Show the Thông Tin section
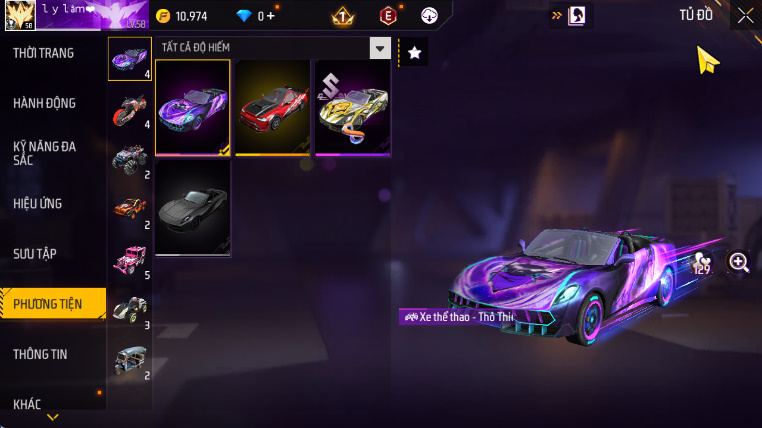Image resolution: width=762 pixels, height=428 pixels. 41,354
